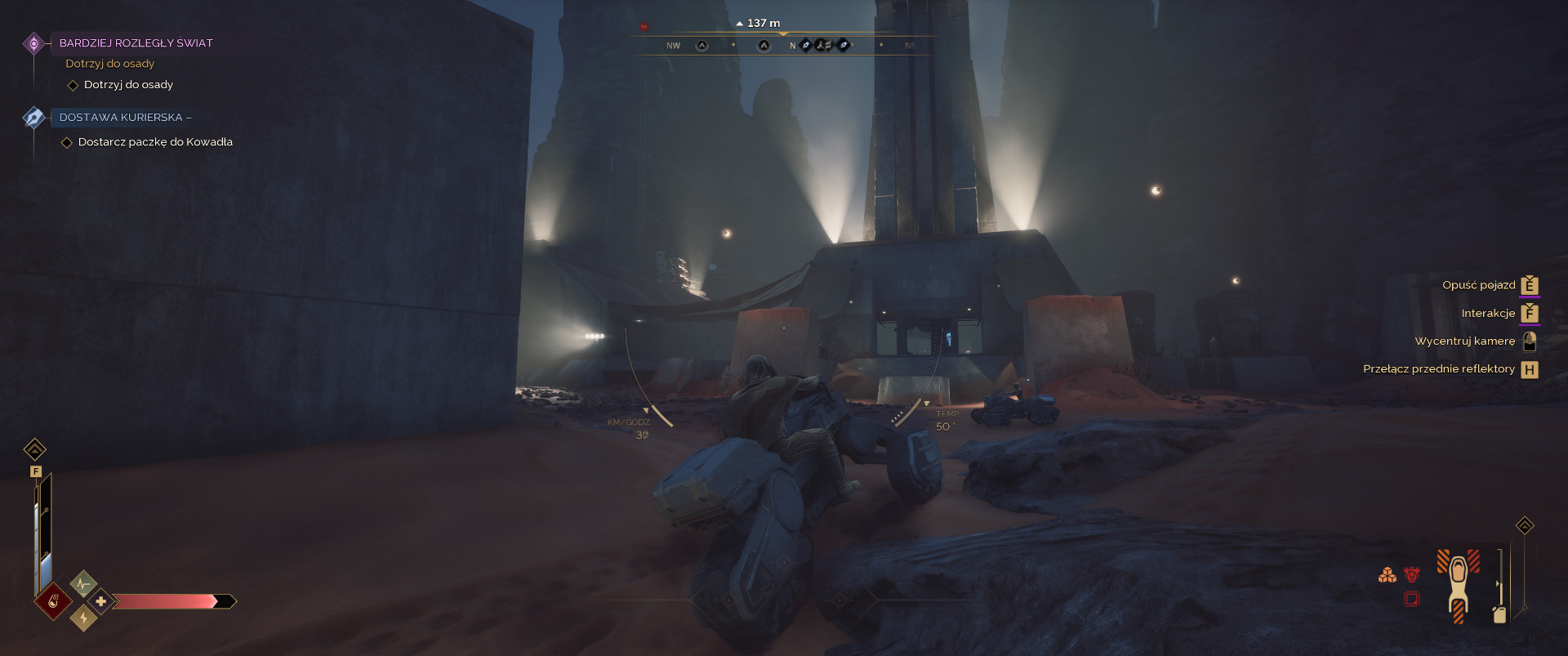Select the green heartbeat pulse diamond icon
This screenshot has width=1568, height=656.
tap(83, 583)
